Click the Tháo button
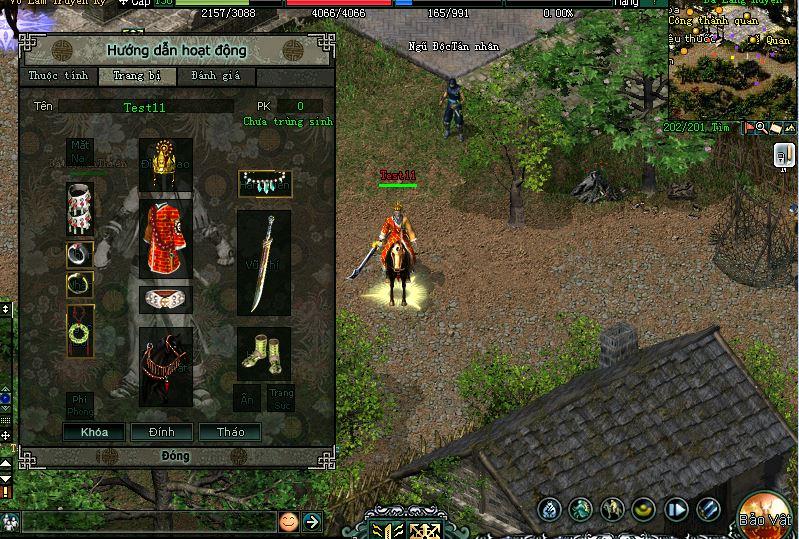Screen dimensions: 799x539 (230, 432)
